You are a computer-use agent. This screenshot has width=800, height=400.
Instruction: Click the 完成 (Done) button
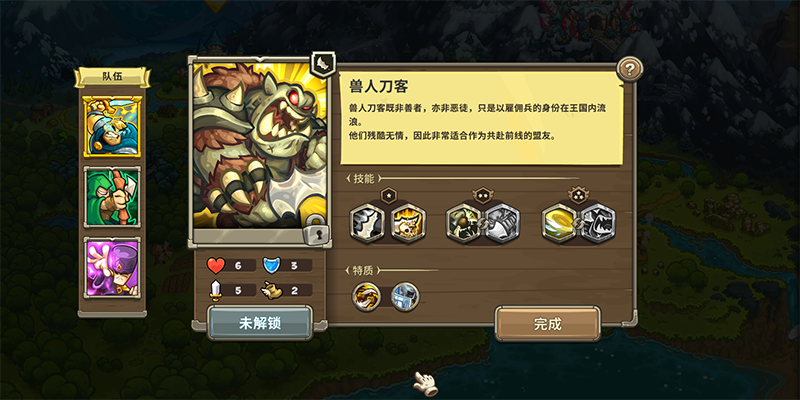(x=547, y=324)
